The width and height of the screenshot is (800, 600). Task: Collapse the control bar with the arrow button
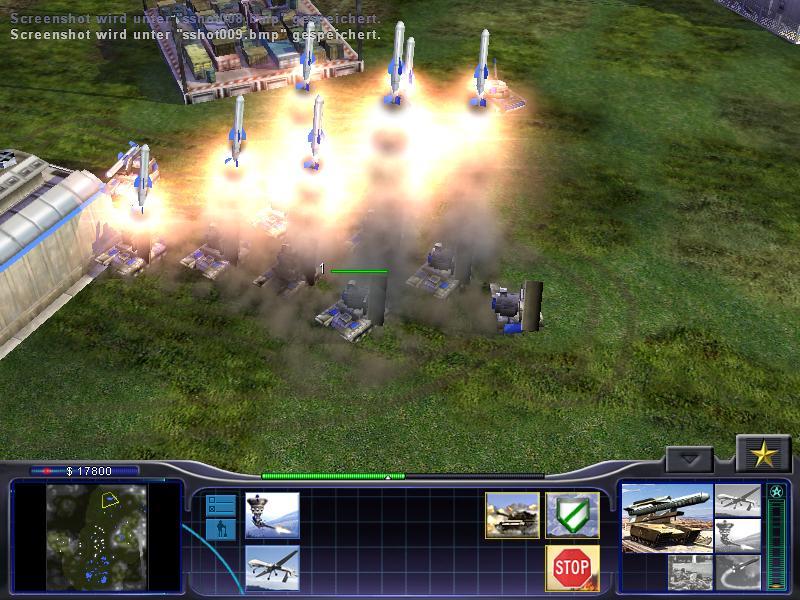[x=689, y=459]
